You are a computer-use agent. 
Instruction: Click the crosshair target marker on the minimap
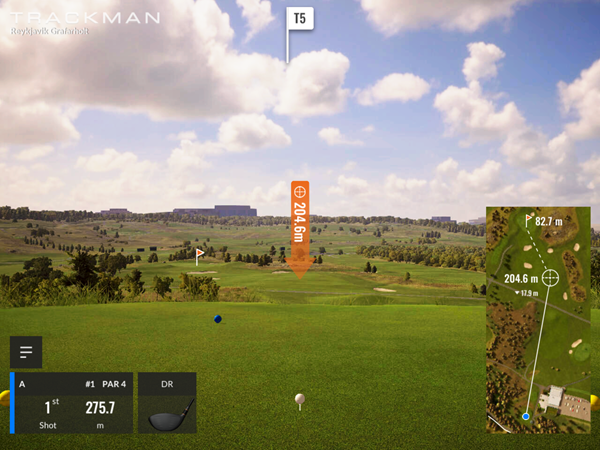point(550,277)
